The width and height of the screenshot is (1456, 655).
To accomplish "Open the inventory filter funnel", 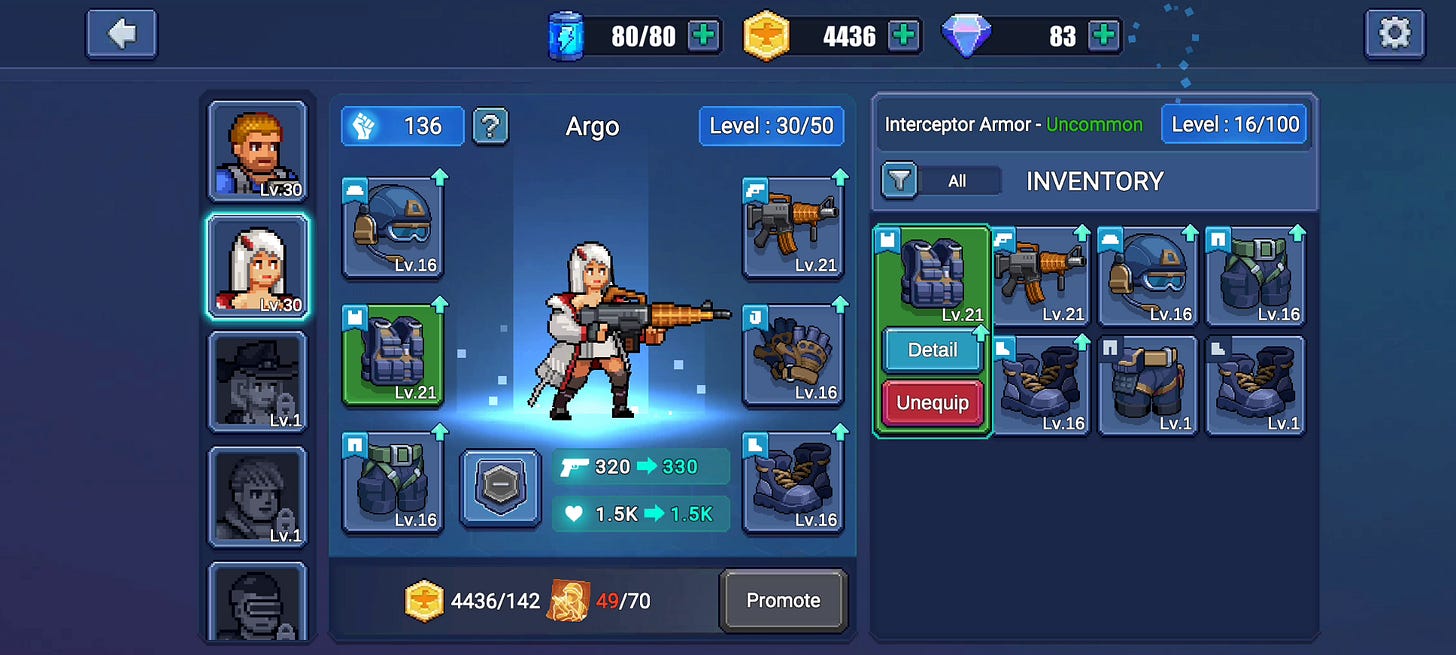I will [x=899, y=181].
